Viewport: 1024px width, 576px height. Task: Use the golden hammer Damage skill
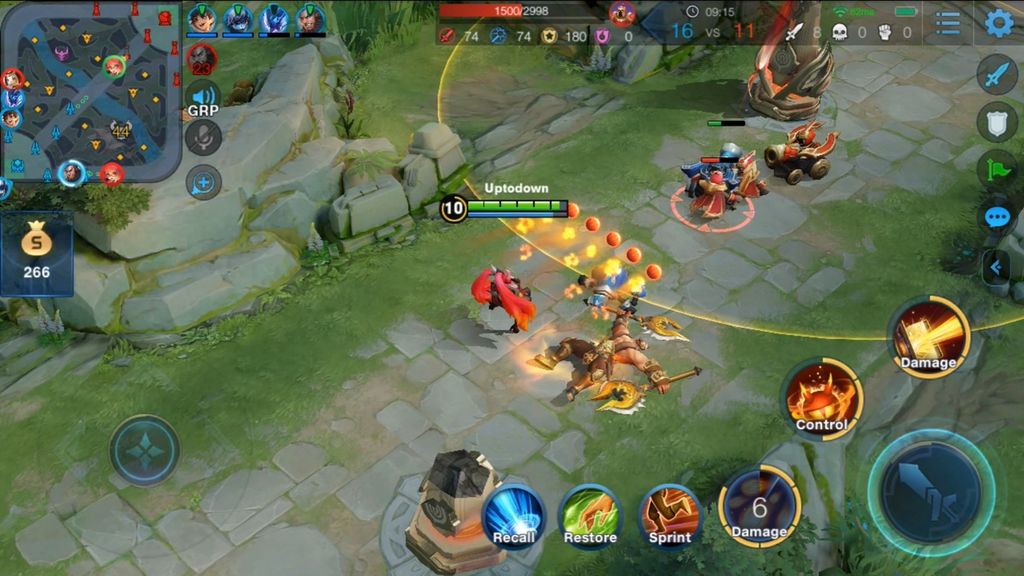pos(929,336)
